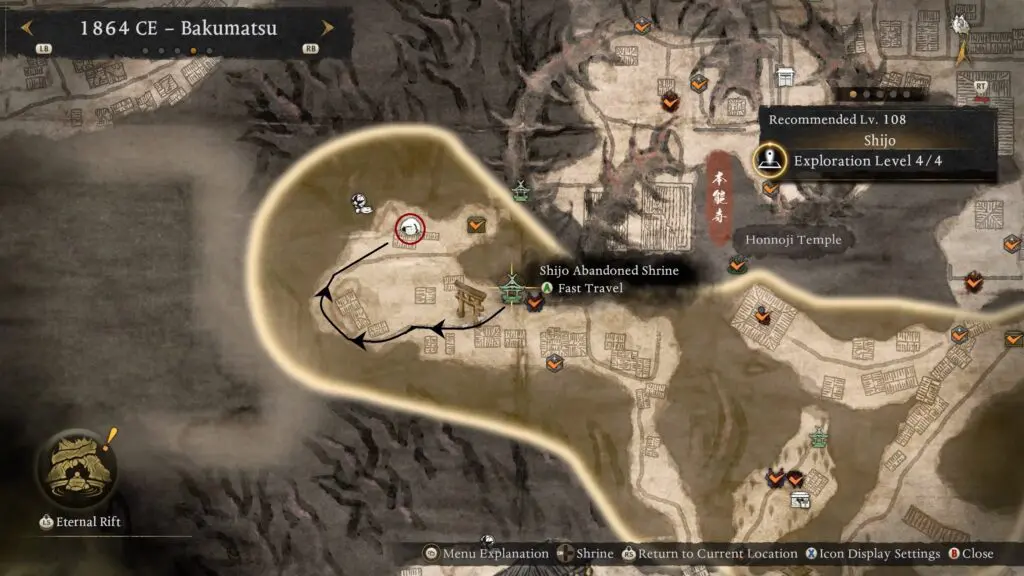
Task: Select the Honnoji Temple map label
Action: (x=792, y=240)
